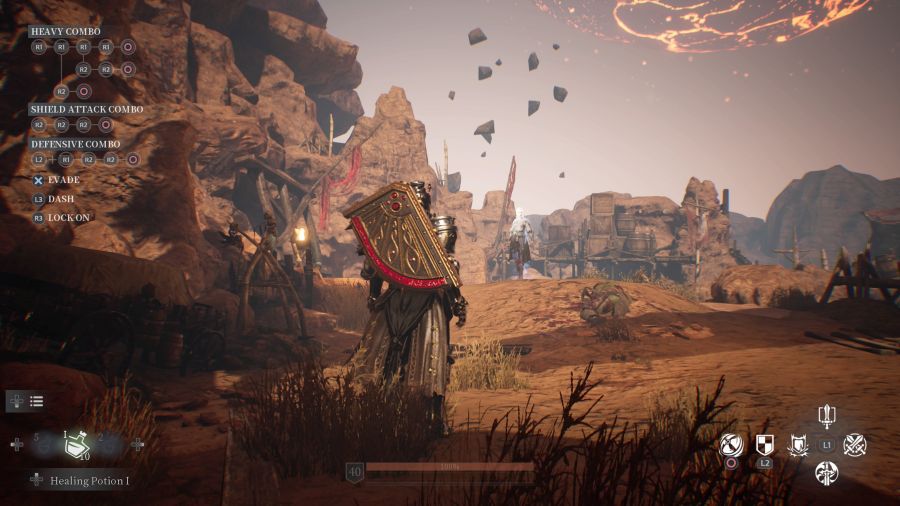The width and height of the screenshot is (900, 506).
Task: Activate the checkered shield block ability
Action: [x=765, y=444]
